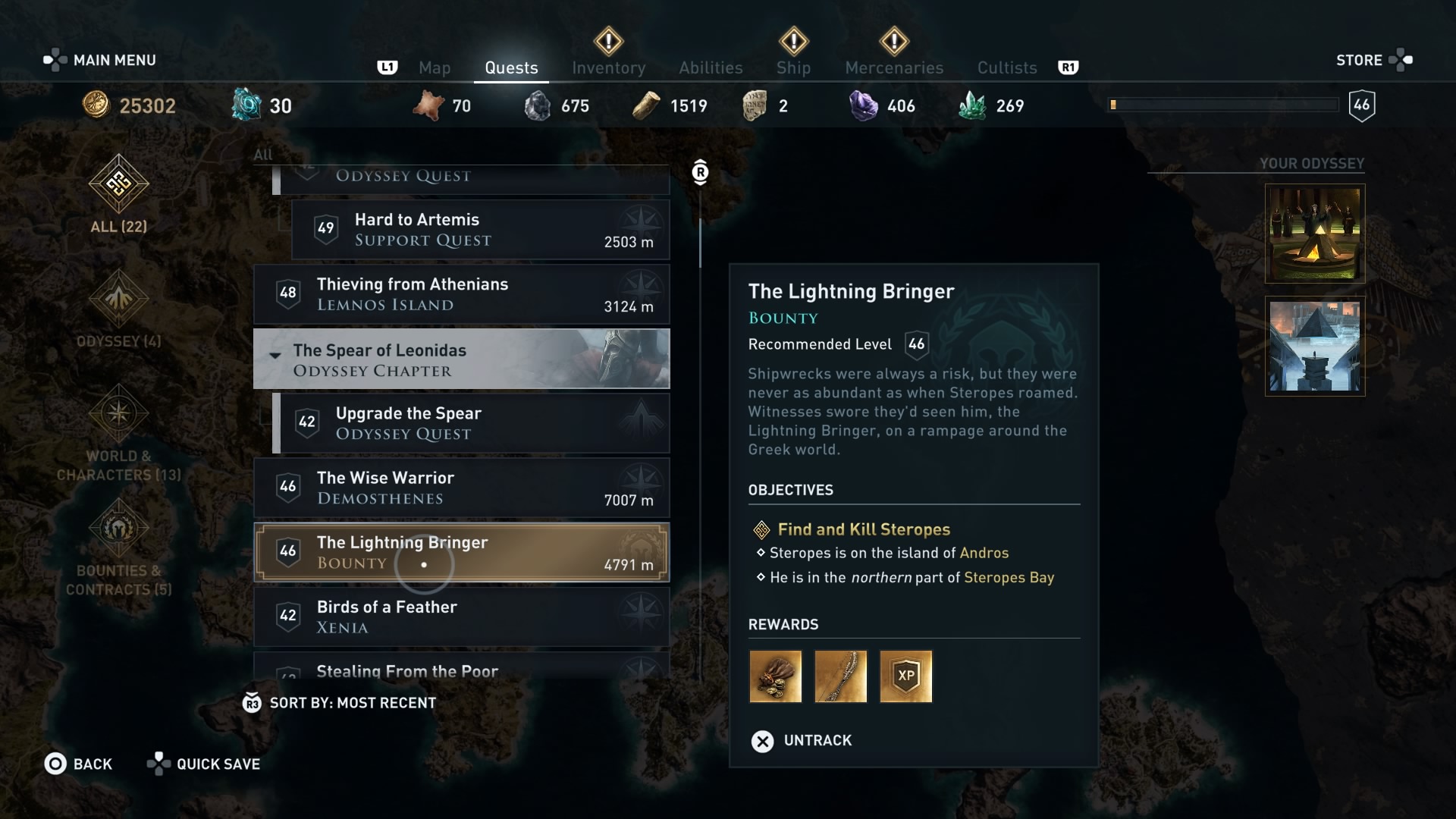Open the Cultists tab
Image resolution: width=1456 pixels, height=819 pixels.
click(x=1006, y=67)
